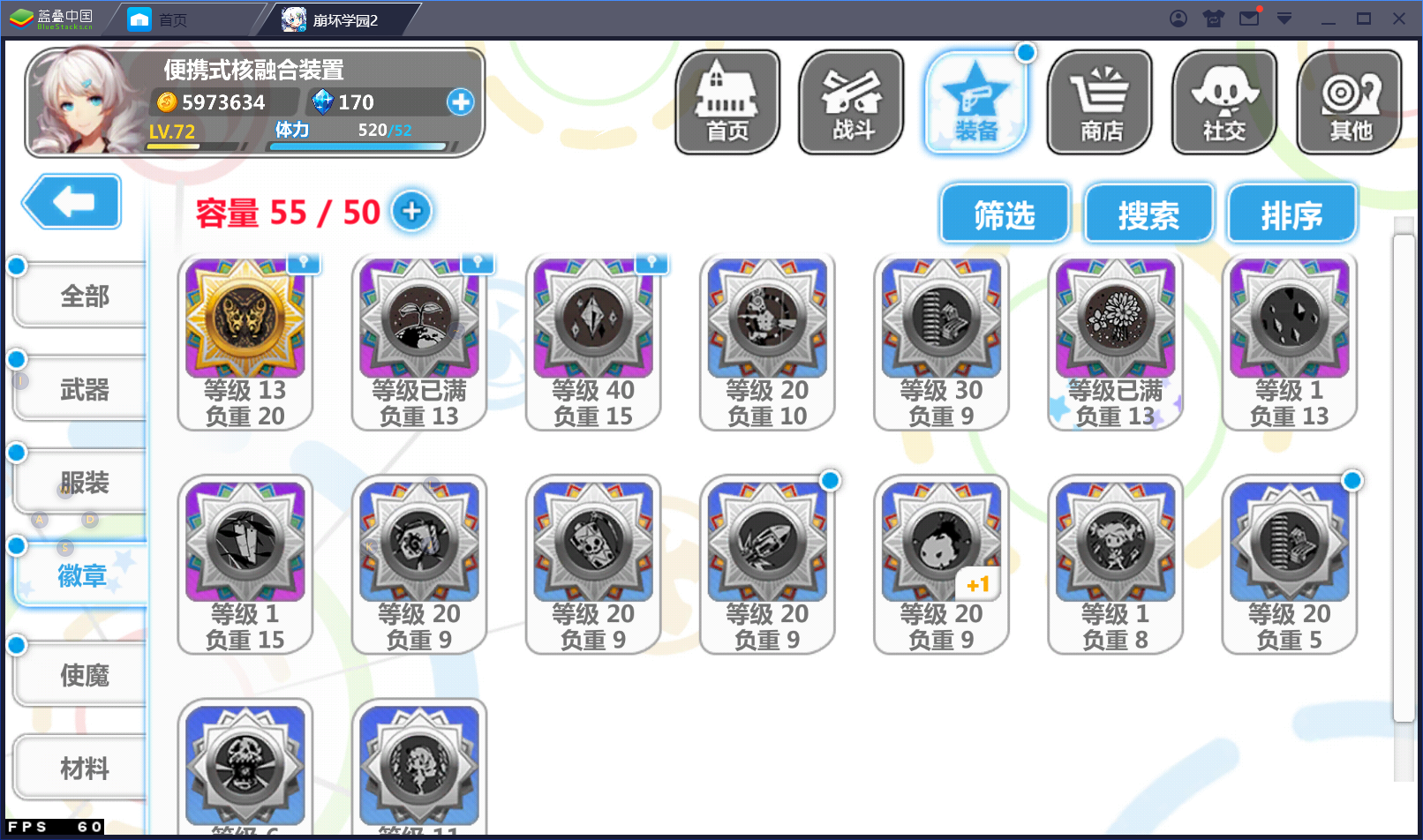Click the + to buy more crystals
This screenshot has width=1423, height=840.
(461, 102)
